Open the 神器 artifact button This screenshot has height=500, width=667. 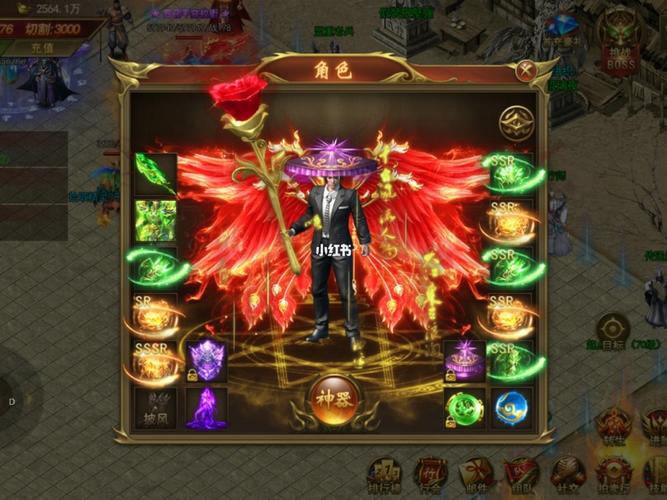(334, 395)
